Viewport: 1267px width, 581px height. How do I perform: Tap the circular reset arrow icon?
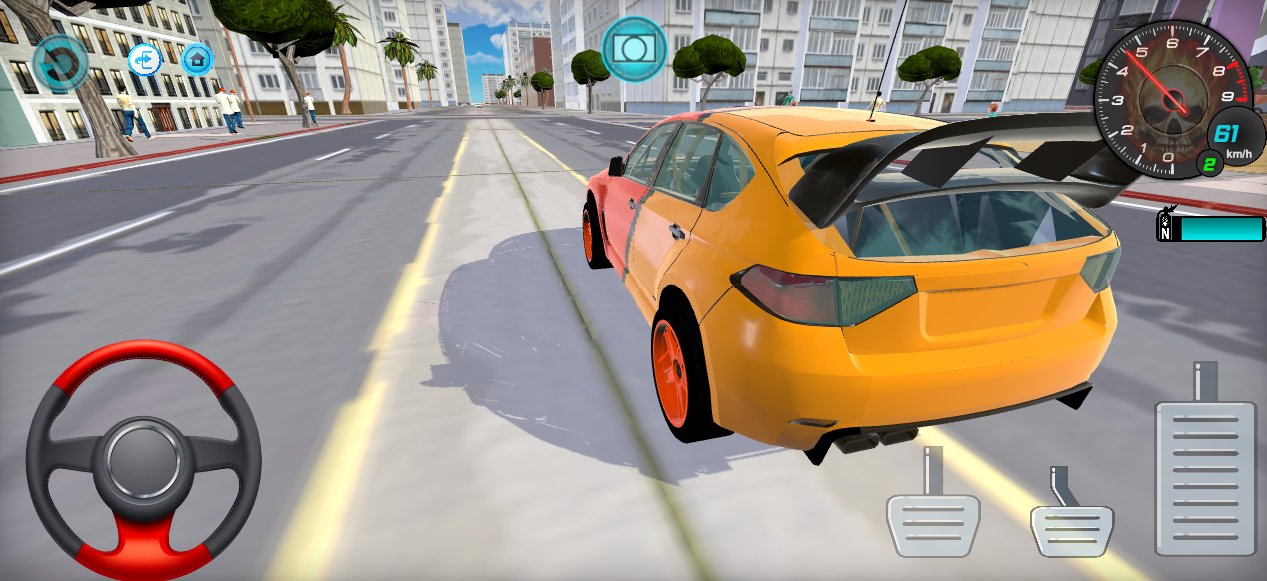tap(59, 63)
